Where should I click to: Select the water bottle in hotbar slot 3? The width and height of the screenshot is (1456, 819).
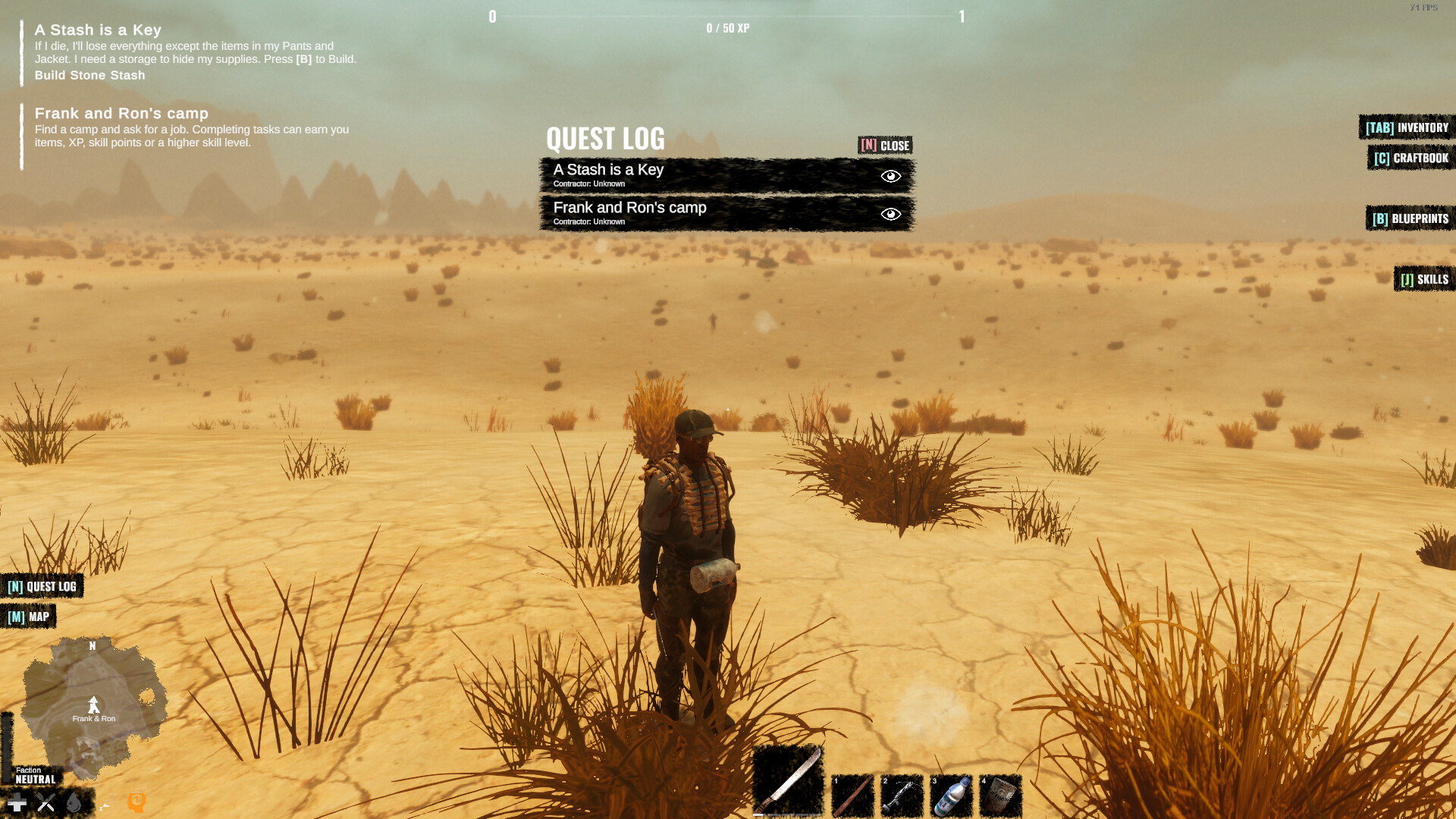point(953,795)
